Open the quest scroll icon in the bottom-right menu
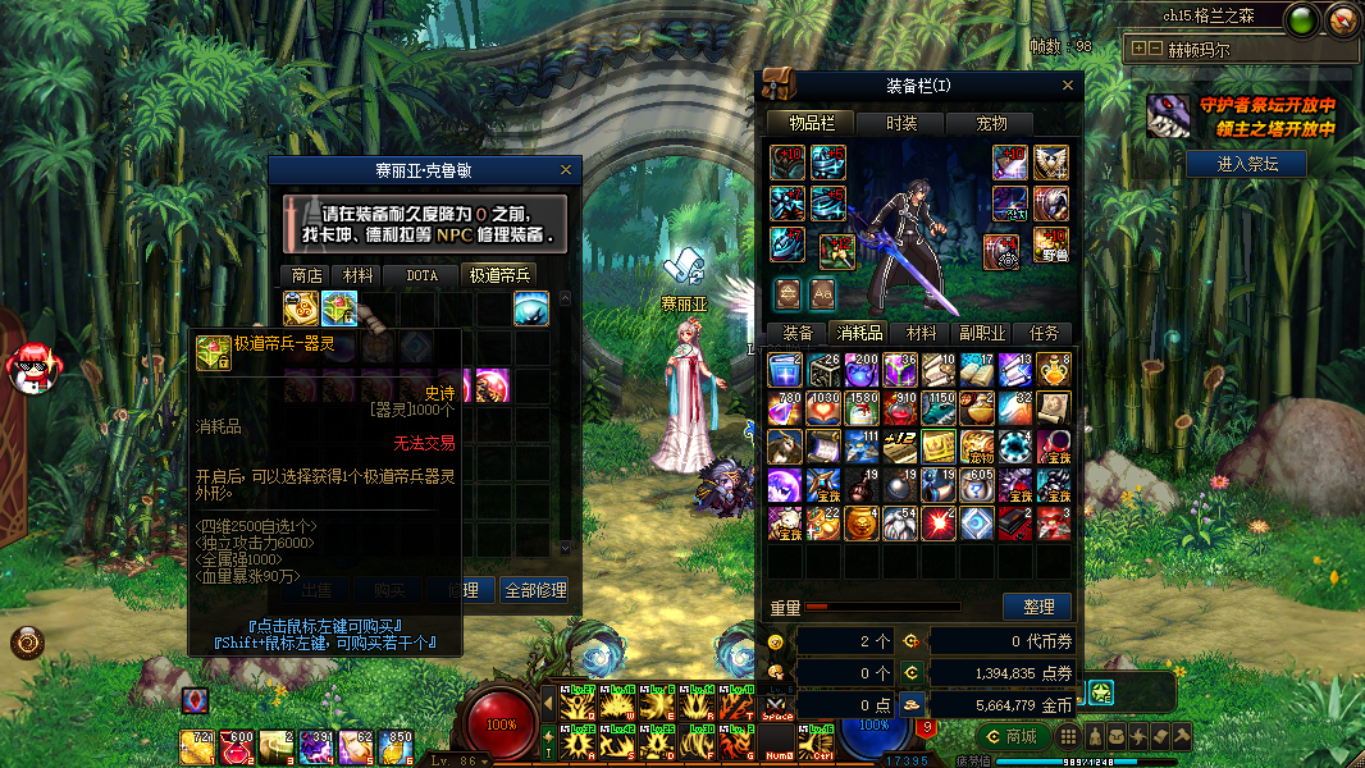This screenshot has height=768, width=1365. pos(1160,738)
